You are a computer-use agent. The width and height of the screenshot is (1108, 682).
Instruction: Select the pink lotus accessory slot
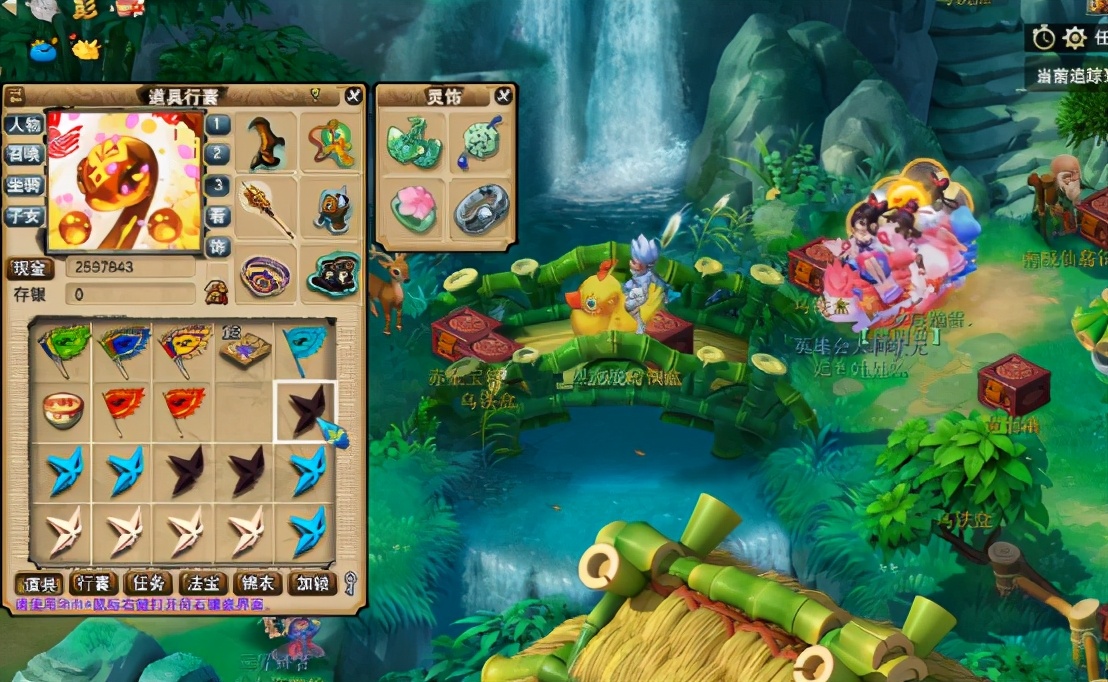click(413, 208)
